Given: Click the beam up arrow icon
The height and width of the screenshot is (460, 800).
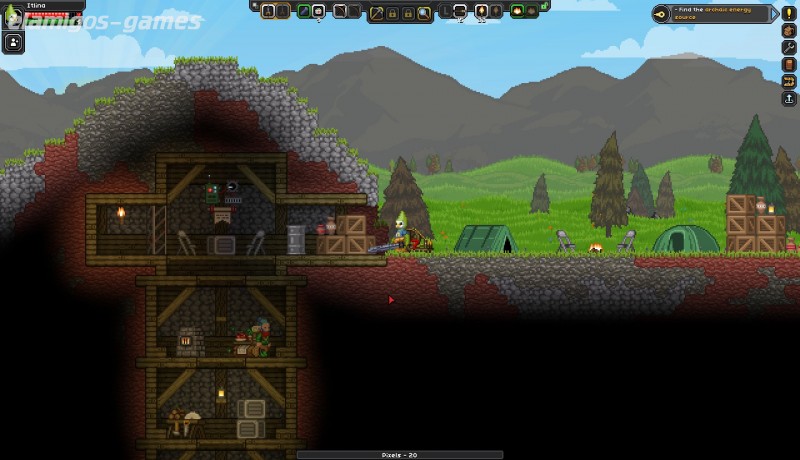Looking at the screenshot, I should 789,99.
